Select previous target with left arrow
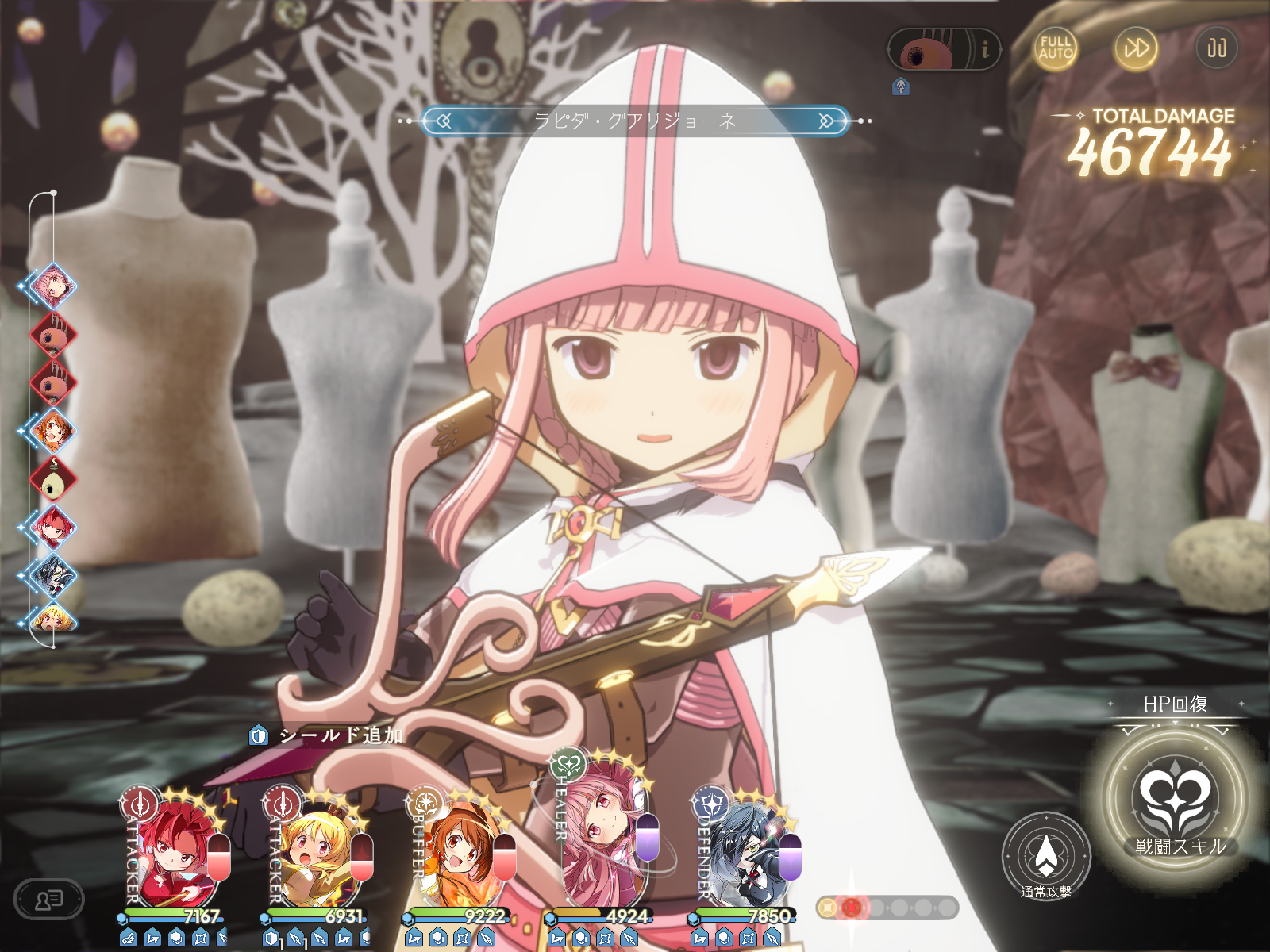The image size is (1270, 952). (x=442, y=121)
